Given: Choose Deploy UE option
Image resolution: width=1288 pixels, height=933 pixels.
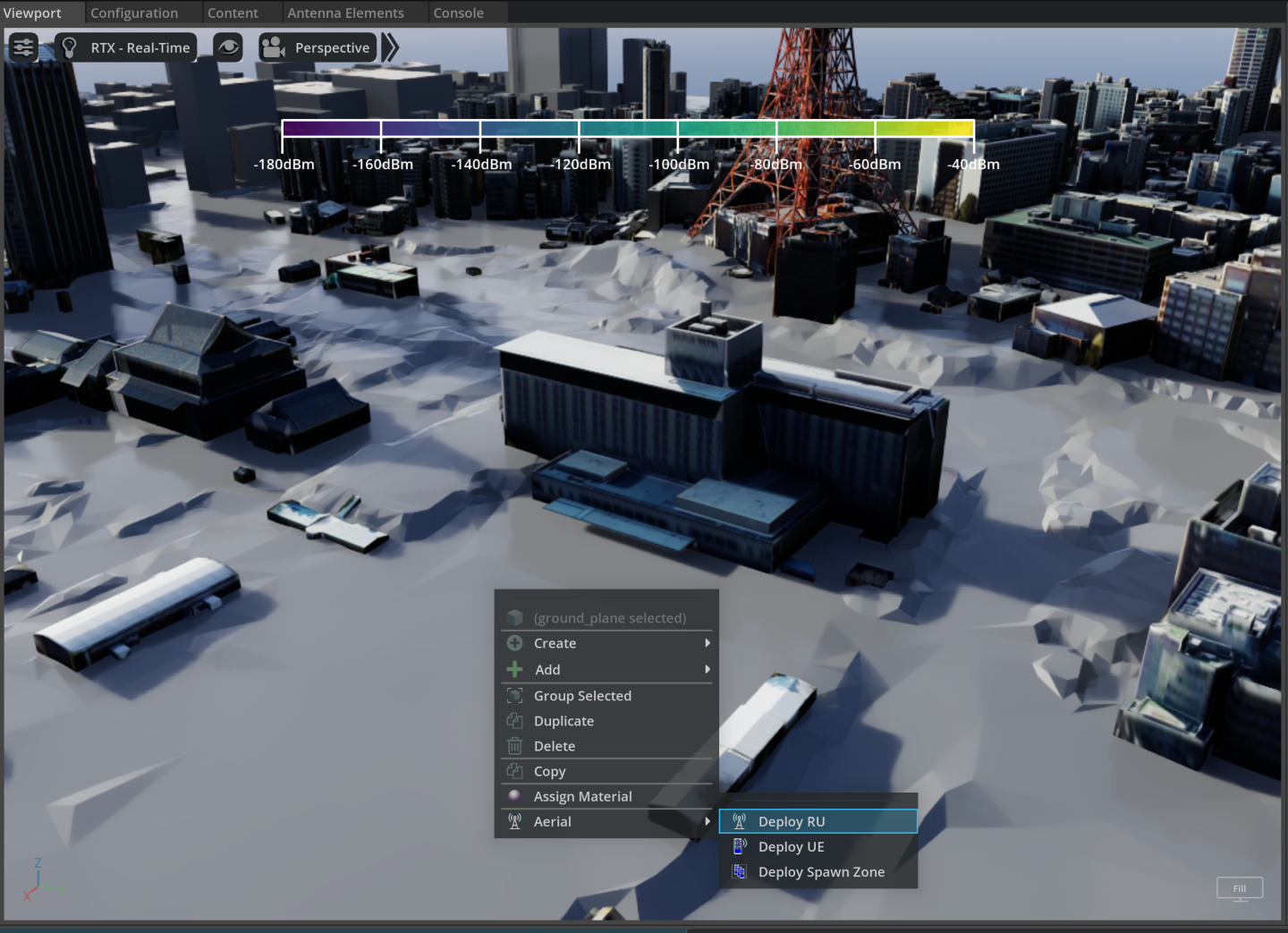Looking at the screenshot, I should pos(792,846).
